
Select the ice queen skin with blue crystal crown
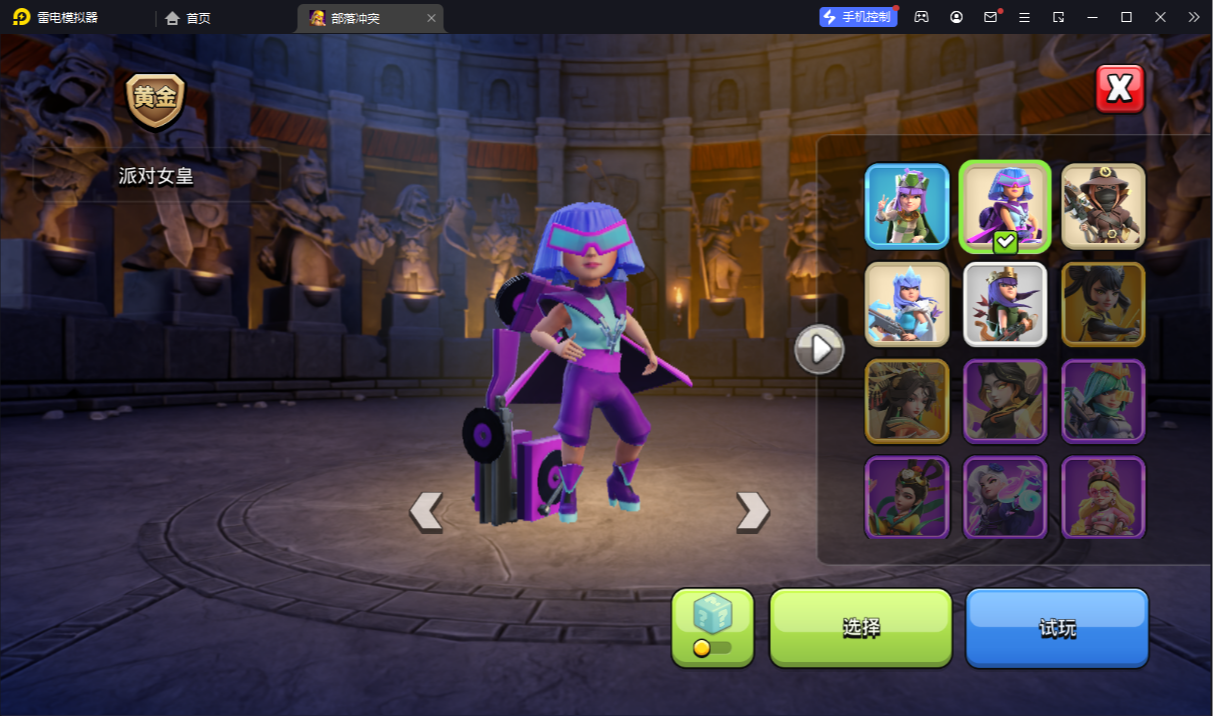(x=907, y=304)
